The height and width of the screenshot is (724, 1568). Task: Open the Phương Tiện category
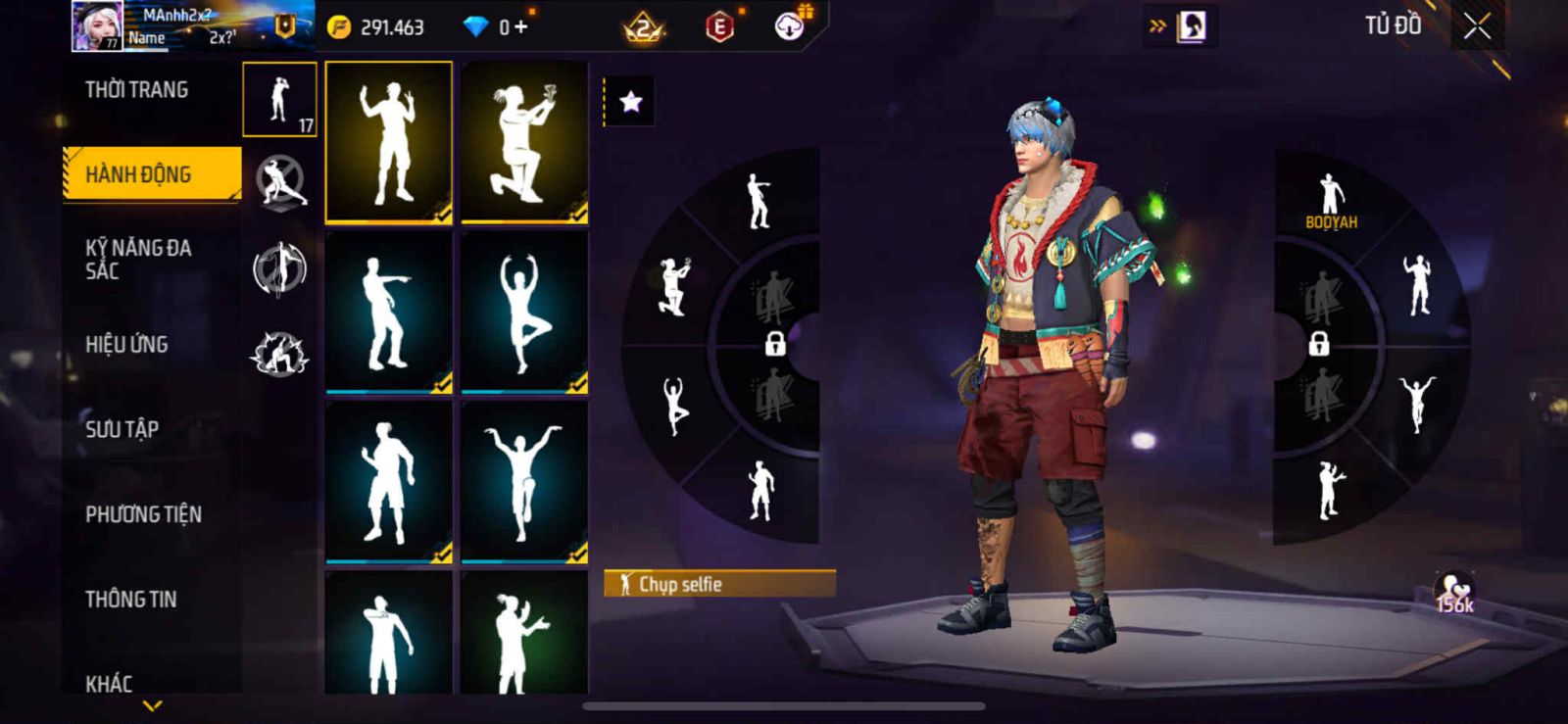click(143, 514)
